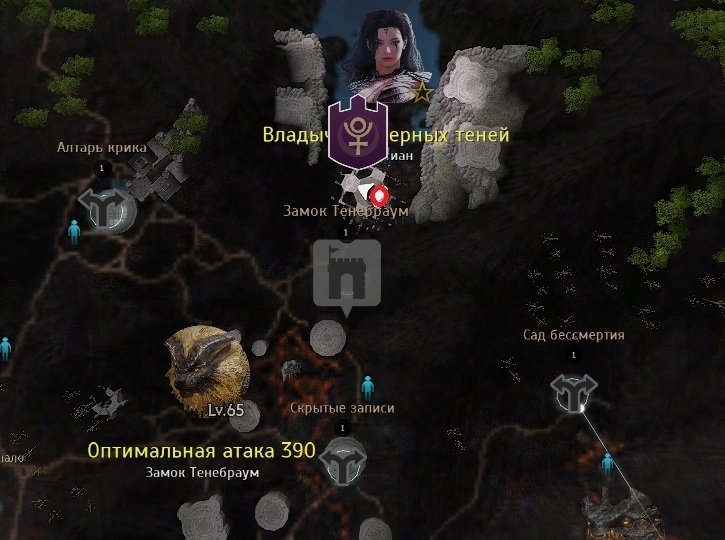Click the red location pin marker

coord(378,195)
